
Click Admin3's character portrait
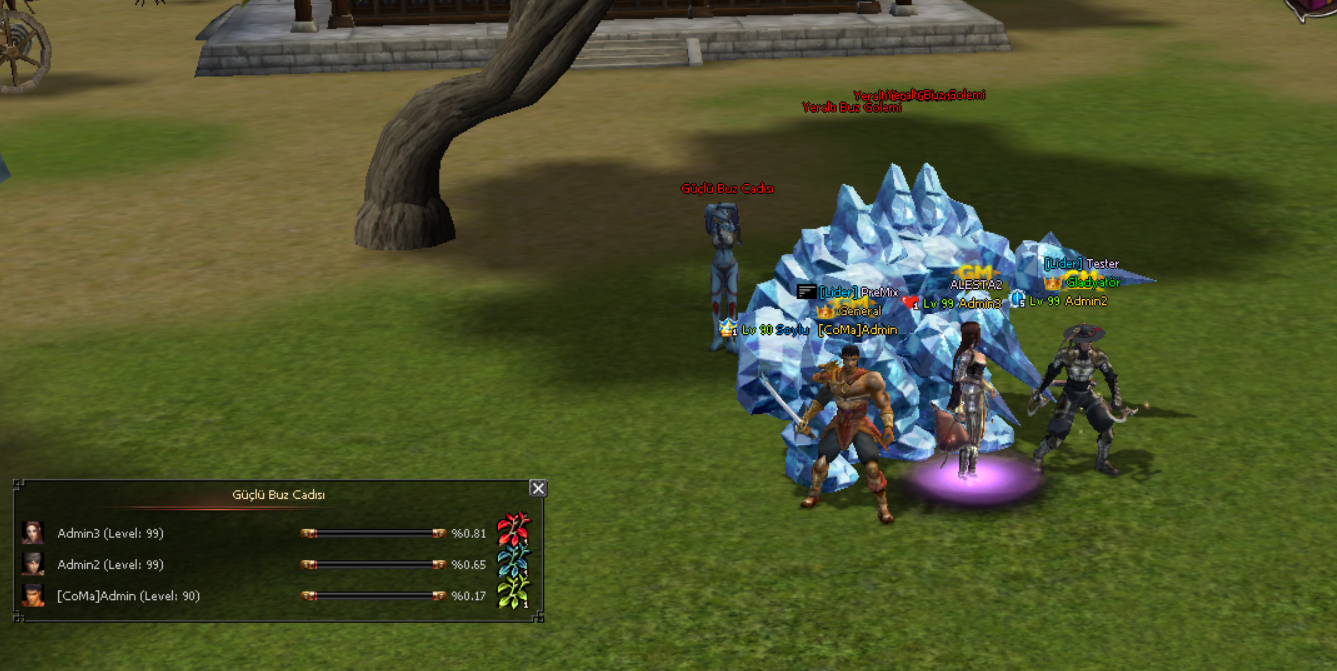pos(33,533)
